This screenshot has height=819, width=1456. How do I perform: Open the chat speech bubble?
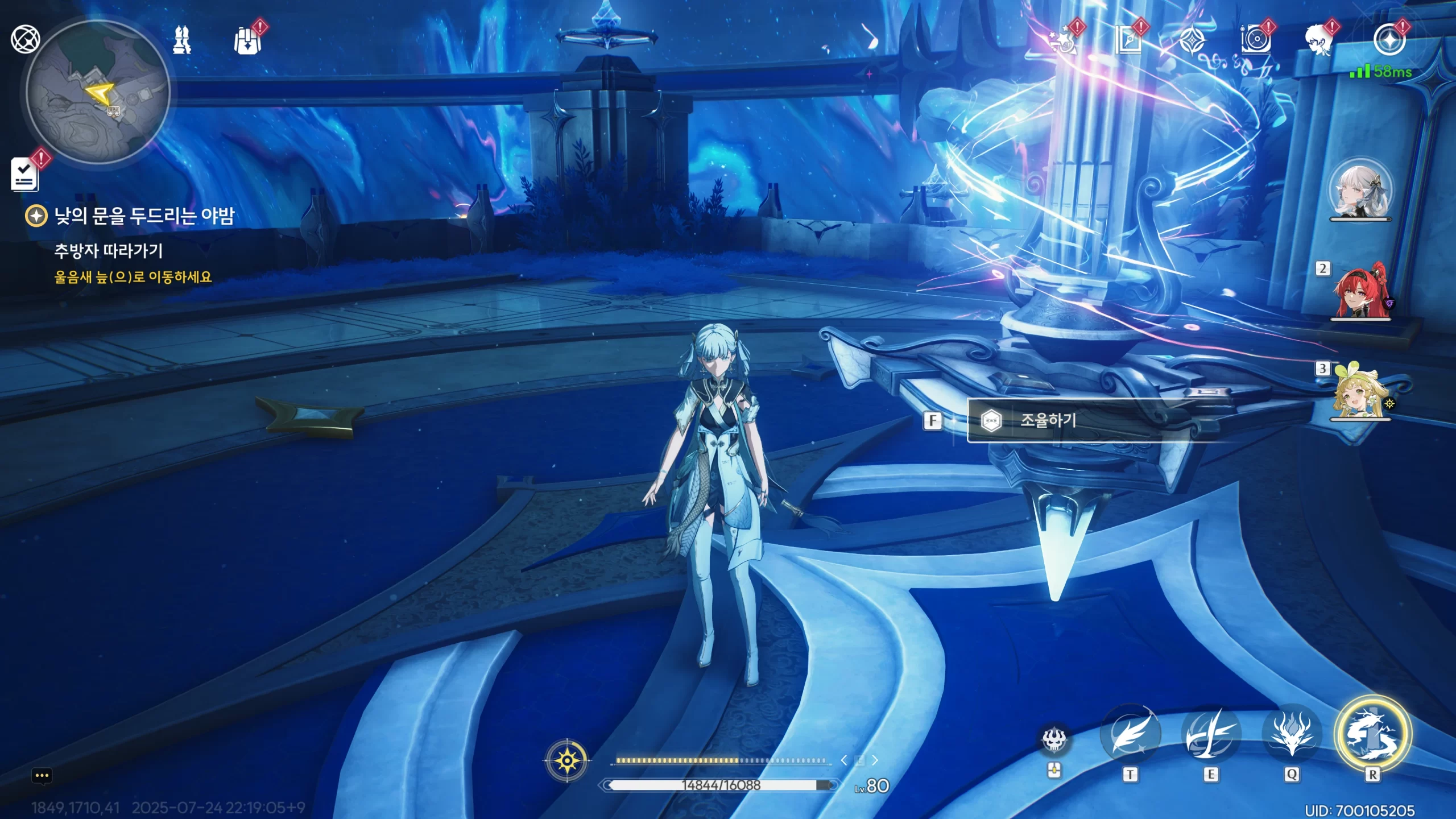[42, 776]
